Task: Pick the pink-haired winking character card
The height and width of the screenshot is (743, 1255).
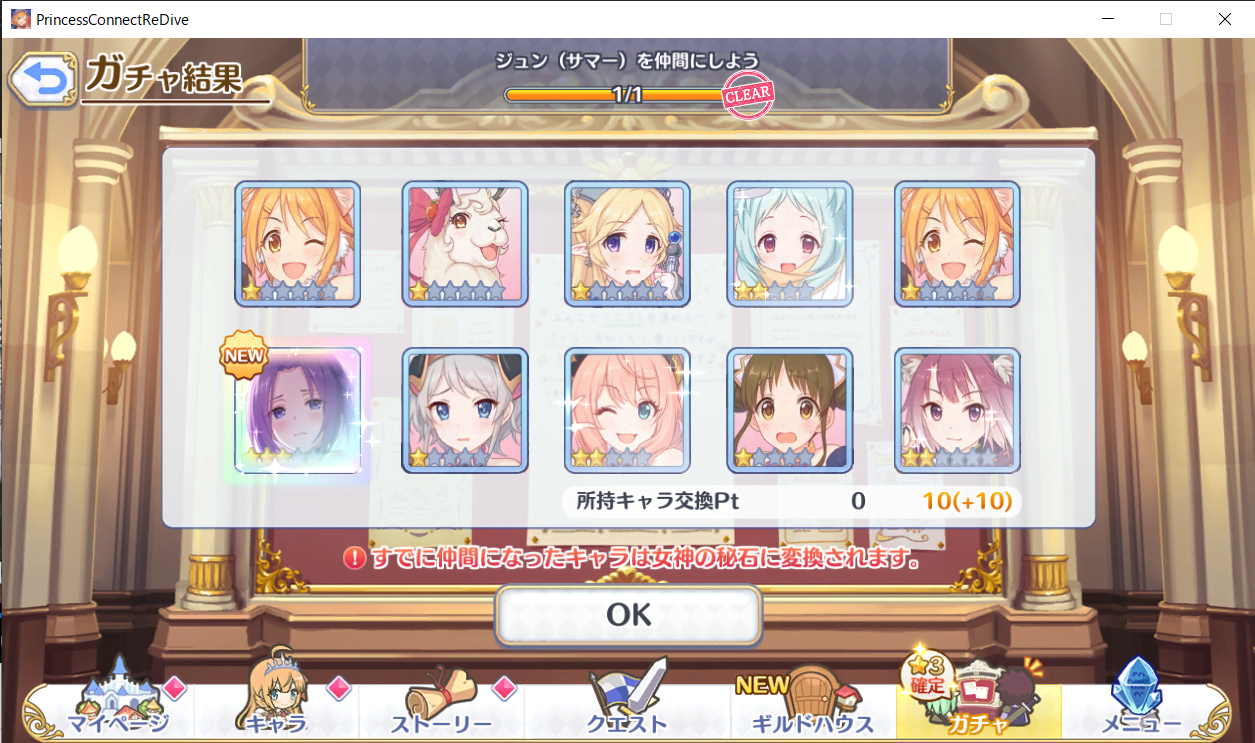Action: click(x=627, y=410)
